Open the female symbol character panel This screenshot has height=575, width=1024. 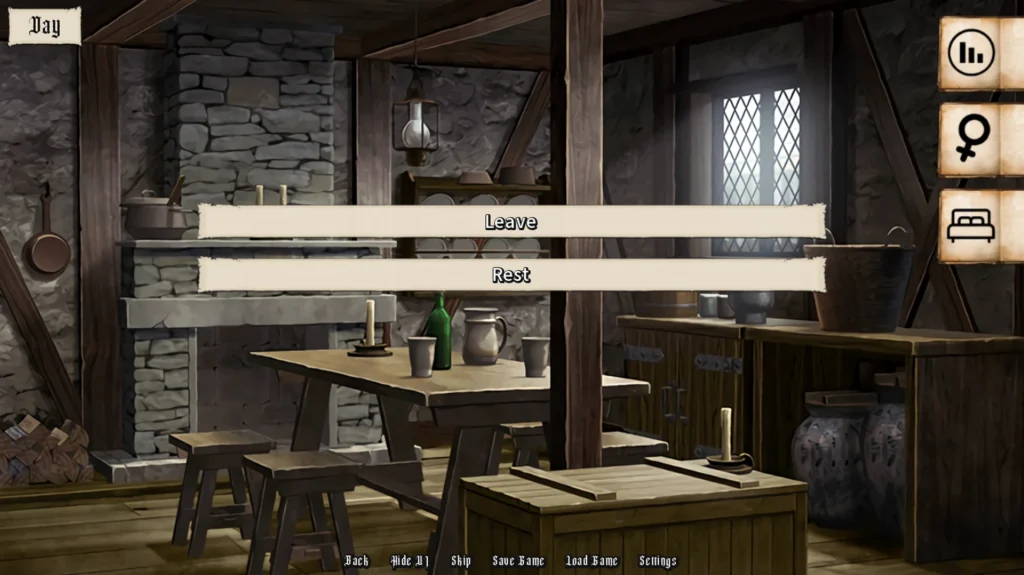[971, 140]
